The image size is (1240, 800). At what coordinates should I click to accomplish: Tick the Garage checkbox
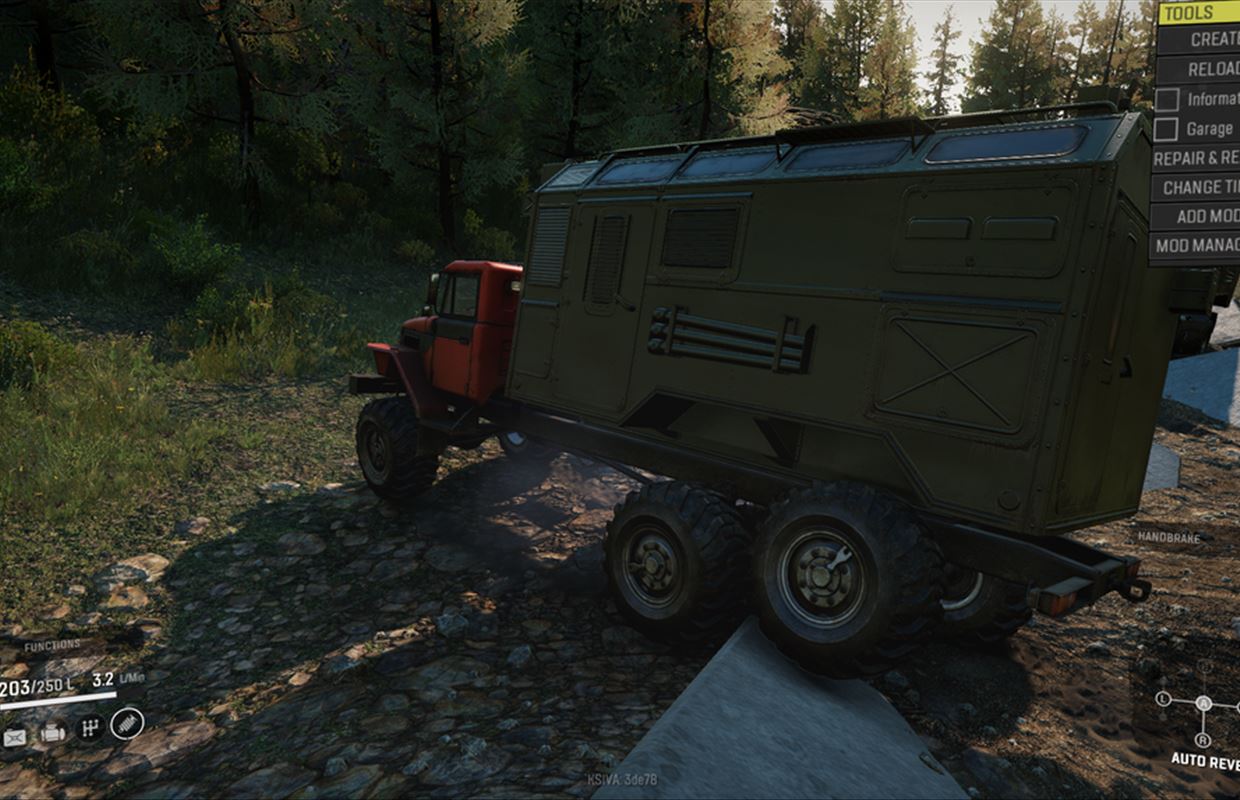pos(1167,129)
